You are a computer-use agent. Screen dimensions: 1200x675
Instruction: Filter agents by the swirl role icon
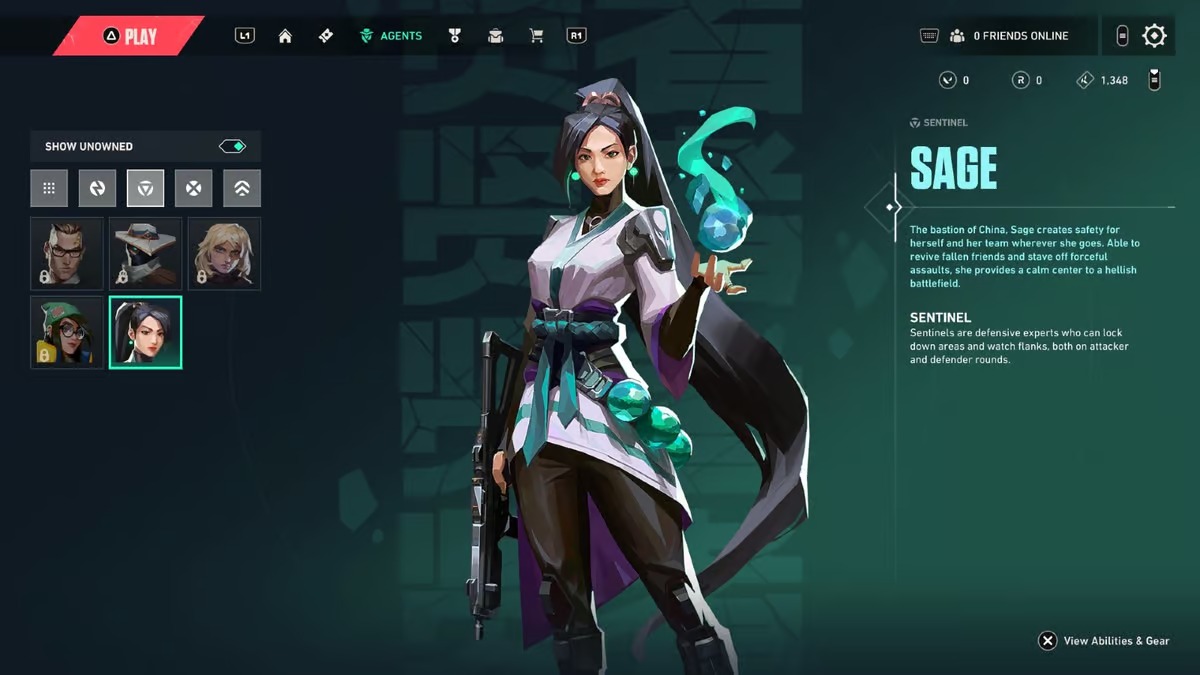tap(97, 188)
